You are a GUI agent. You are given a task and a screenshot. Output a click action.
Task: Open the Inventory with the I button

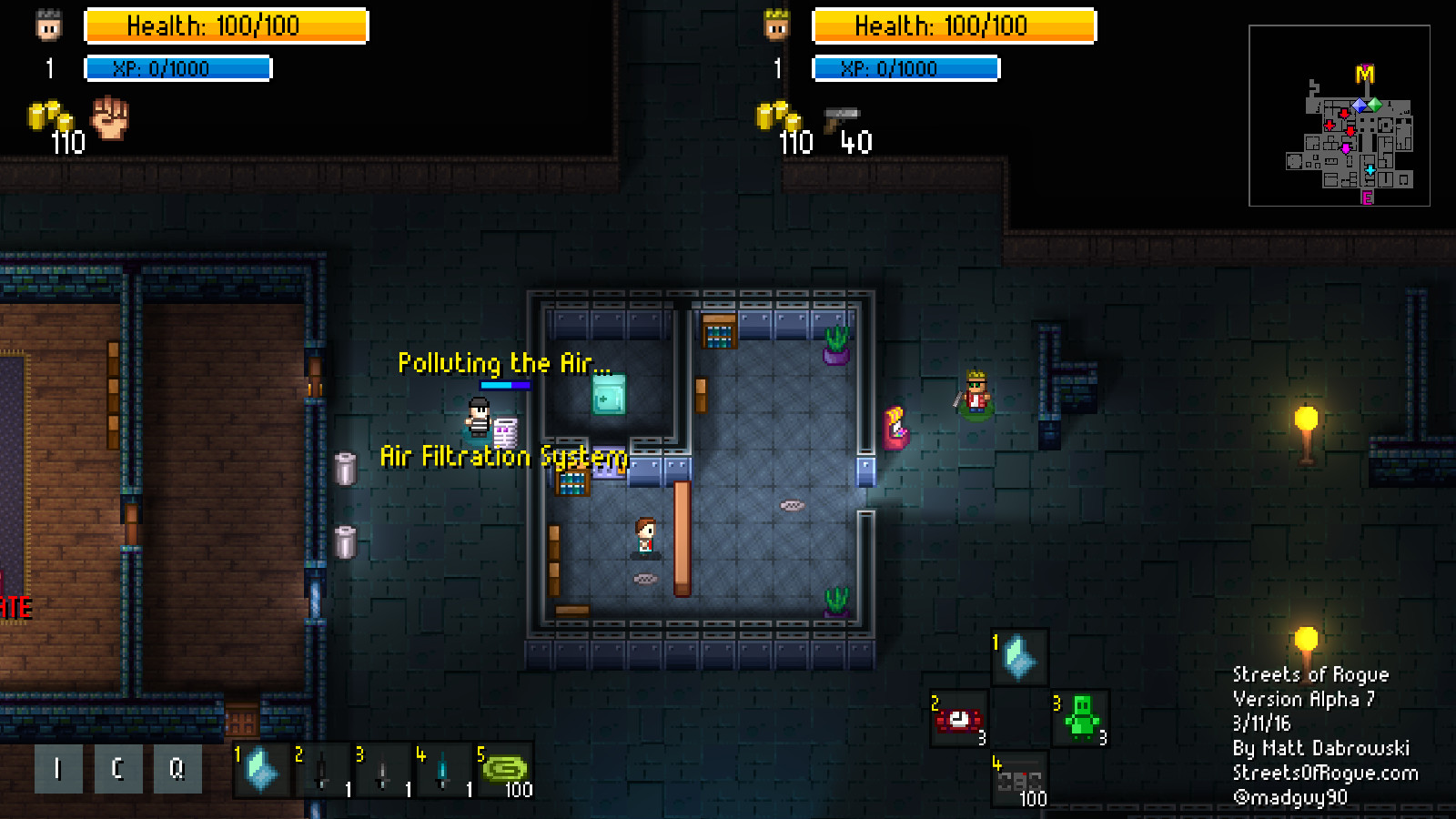[57, 769]
